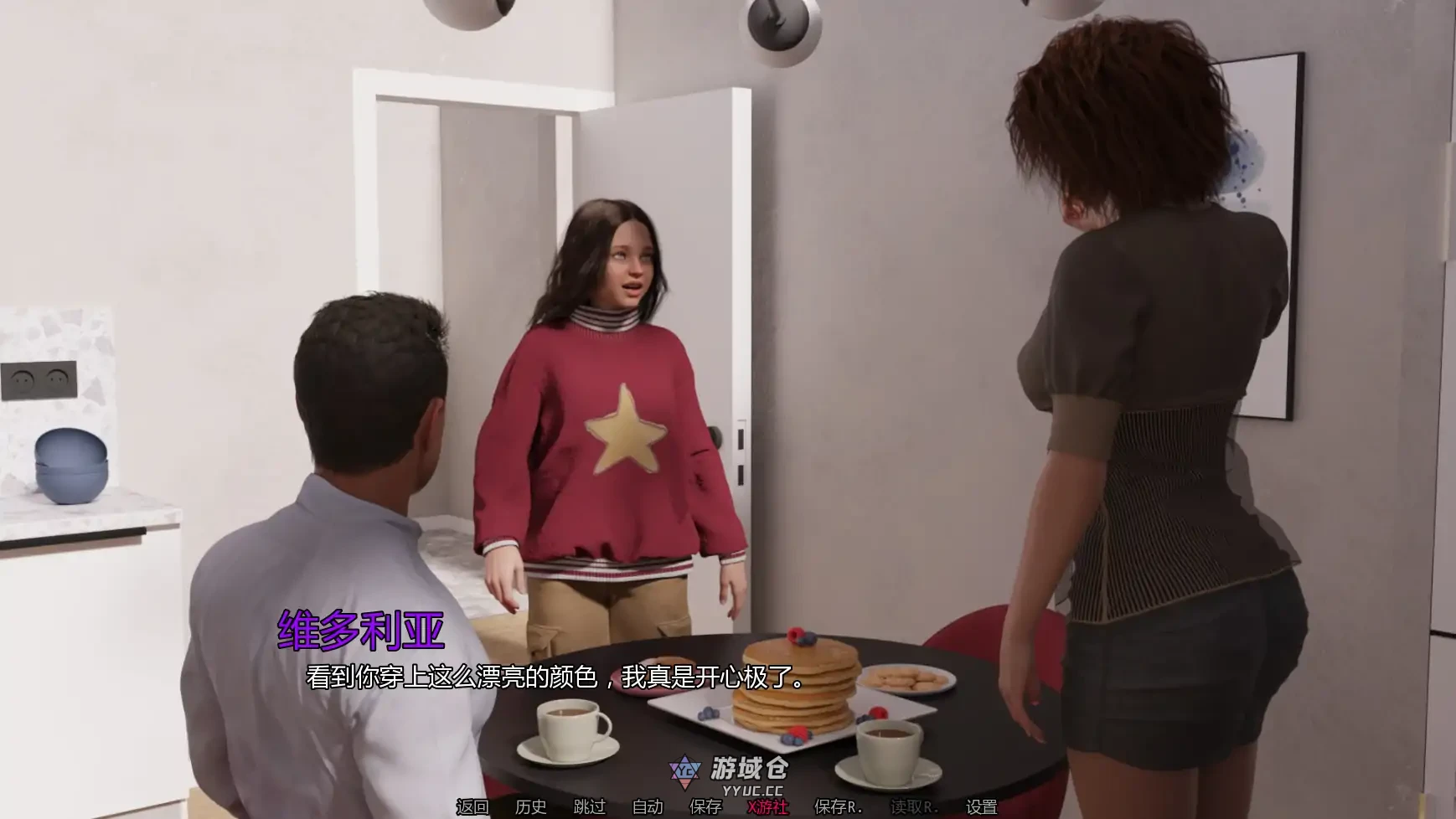This screenshot has height=819, width=1456.
Task: Click 跳过 to skip dialogue
Action: [591, 807]
